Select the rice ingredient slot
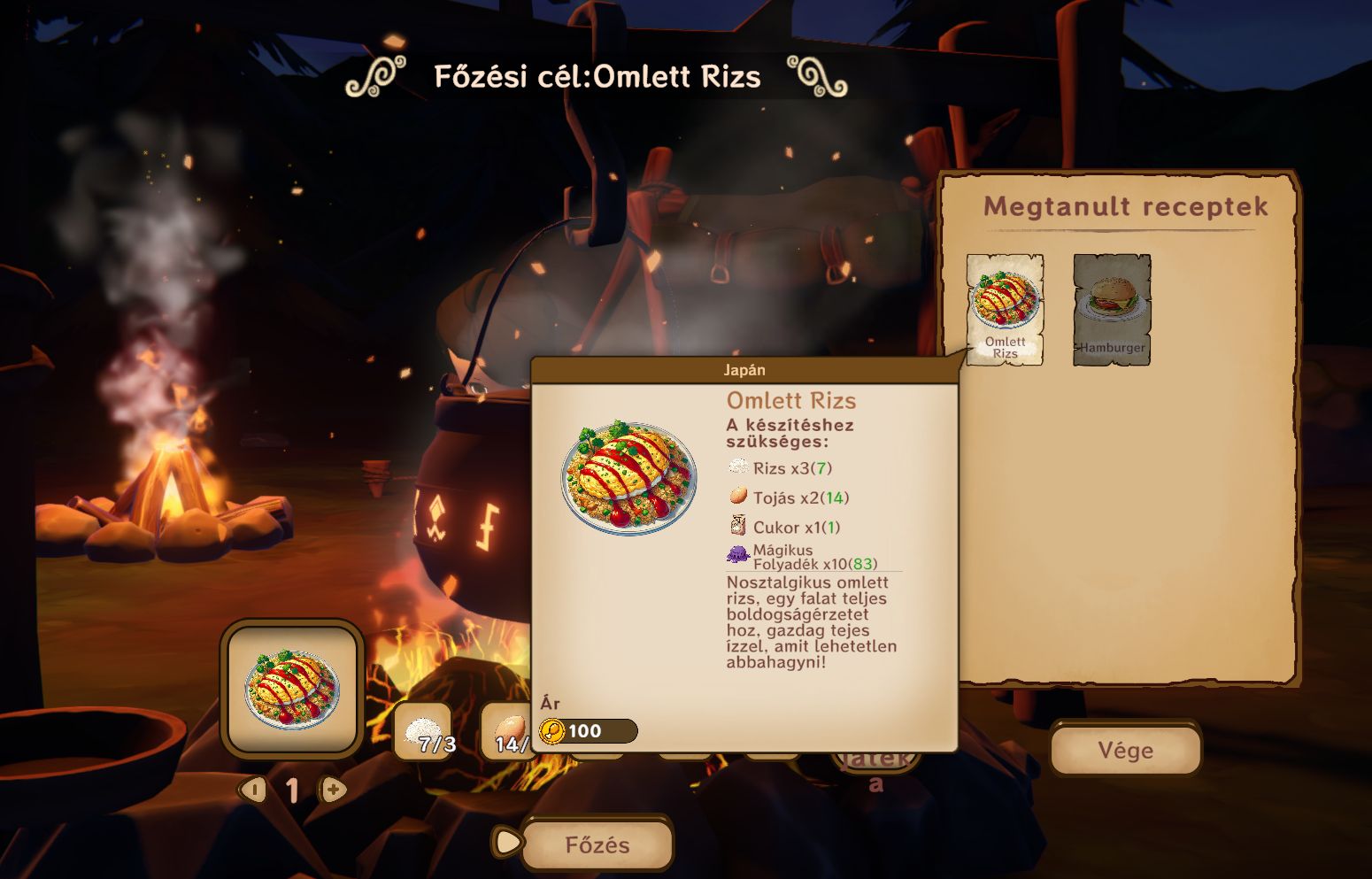The height and width of the screenshot is (879, 1372). [x=422, y=732]
